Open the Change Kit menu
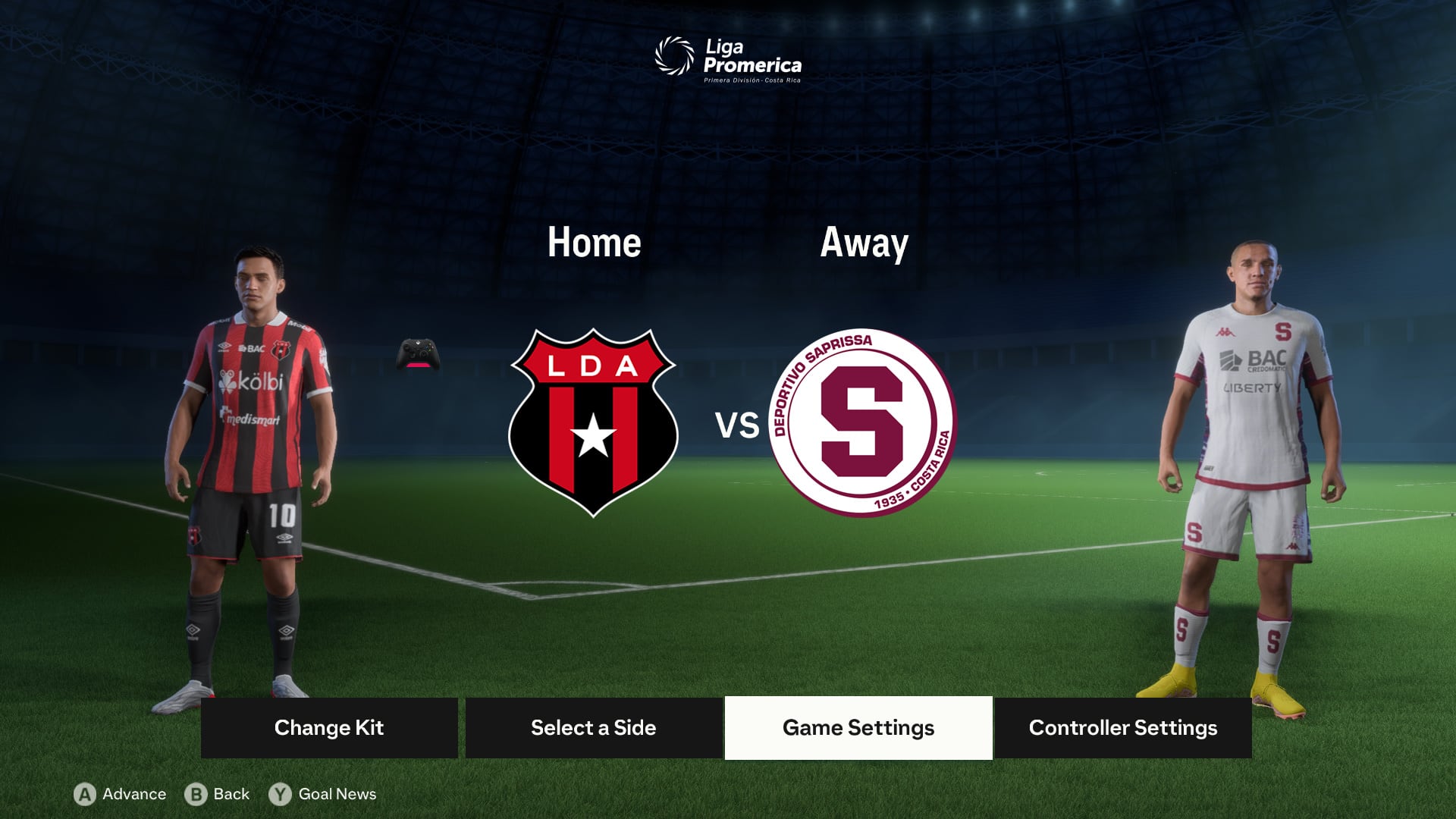The image size is (1456, 819). pyautogui.click(x=329, y=727)
